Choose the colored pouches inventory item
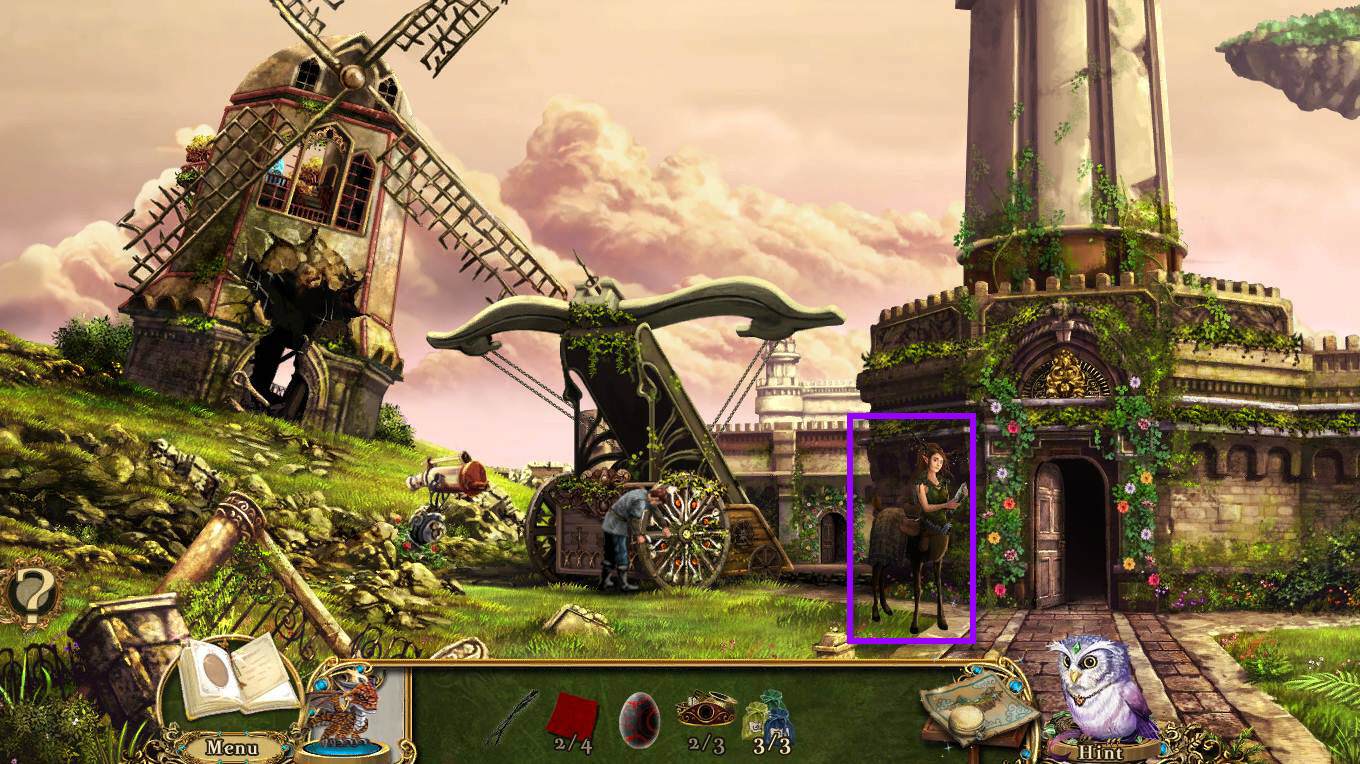The image size is (1360, 764). [770, 714]
